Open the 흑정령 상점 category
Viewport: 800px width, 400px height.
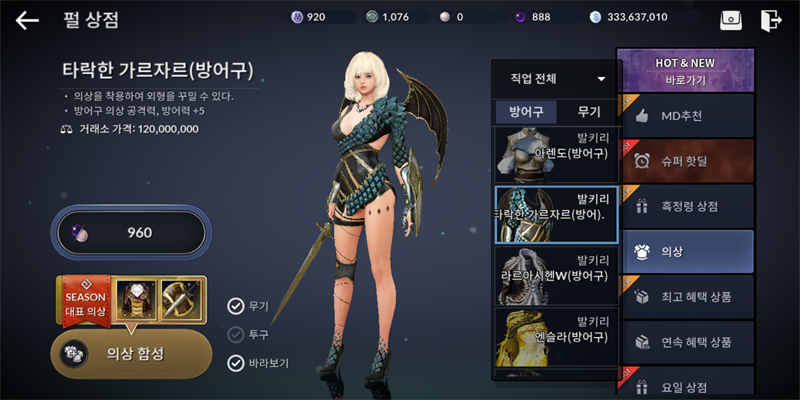click(687, 206)
